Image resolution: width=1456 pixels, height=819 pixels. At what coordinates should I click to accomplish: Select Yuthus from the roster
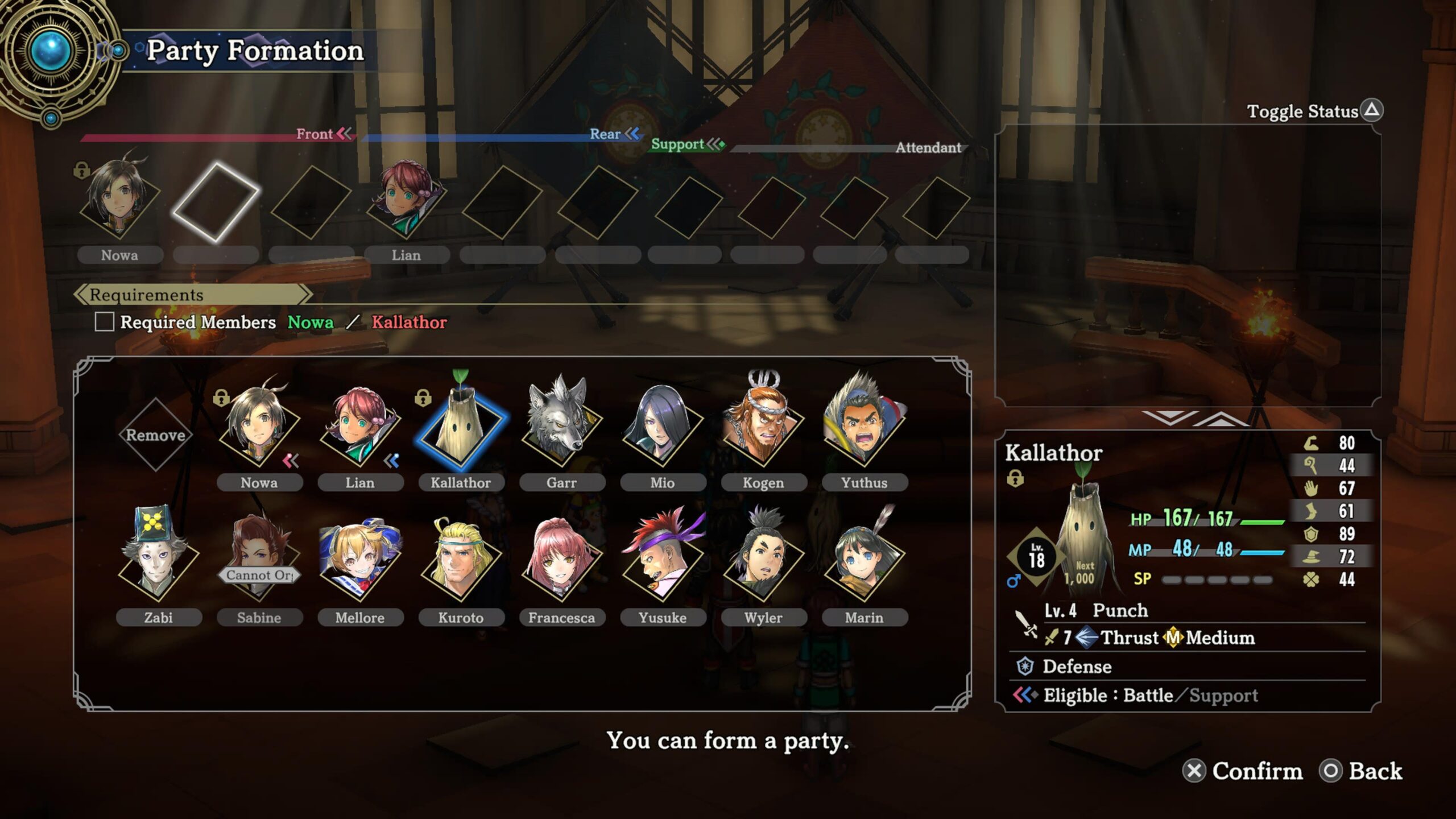(864, 428)
